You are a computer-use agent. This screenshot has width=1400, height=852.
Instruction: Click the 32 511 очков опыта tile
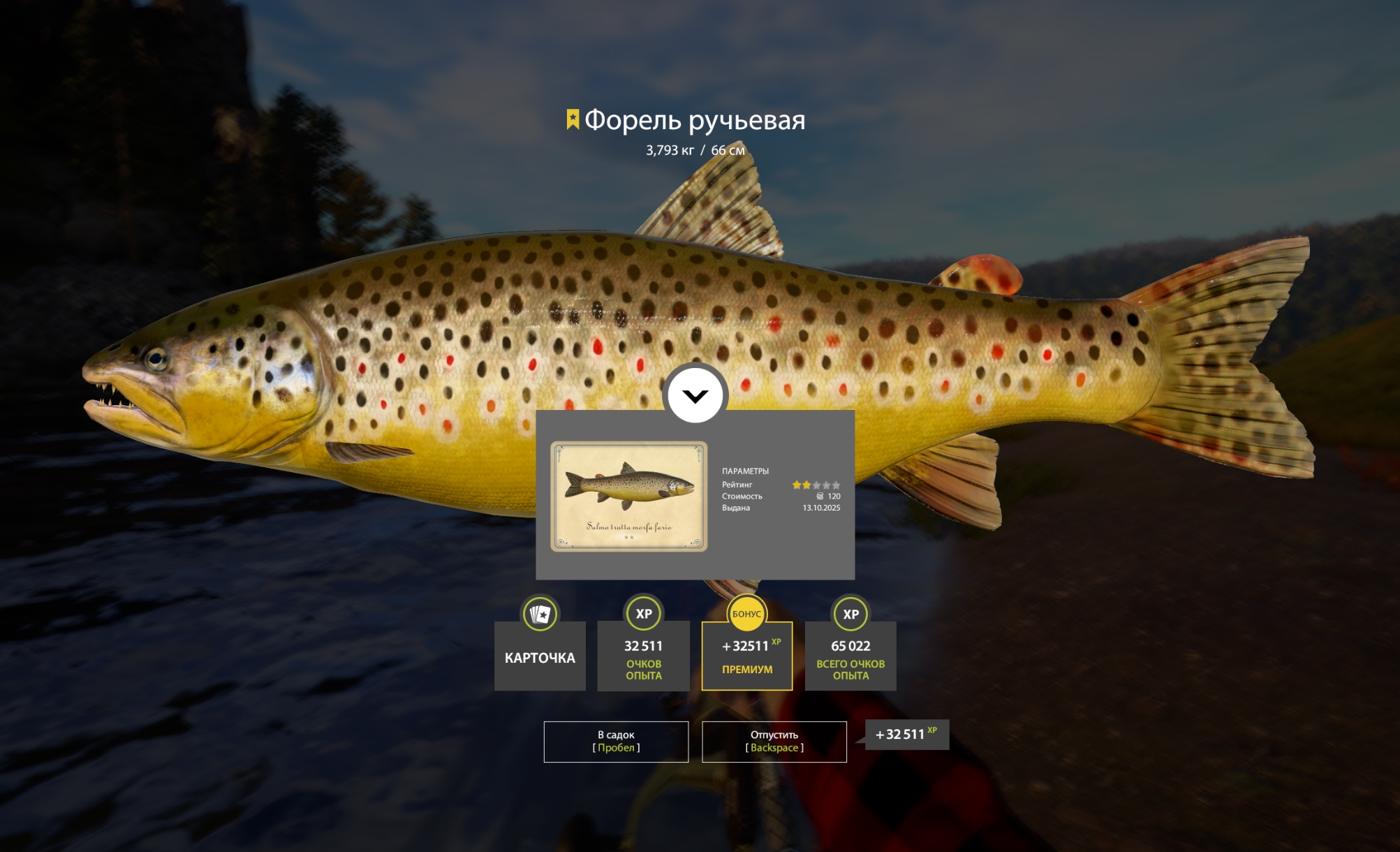pos(643,655)
